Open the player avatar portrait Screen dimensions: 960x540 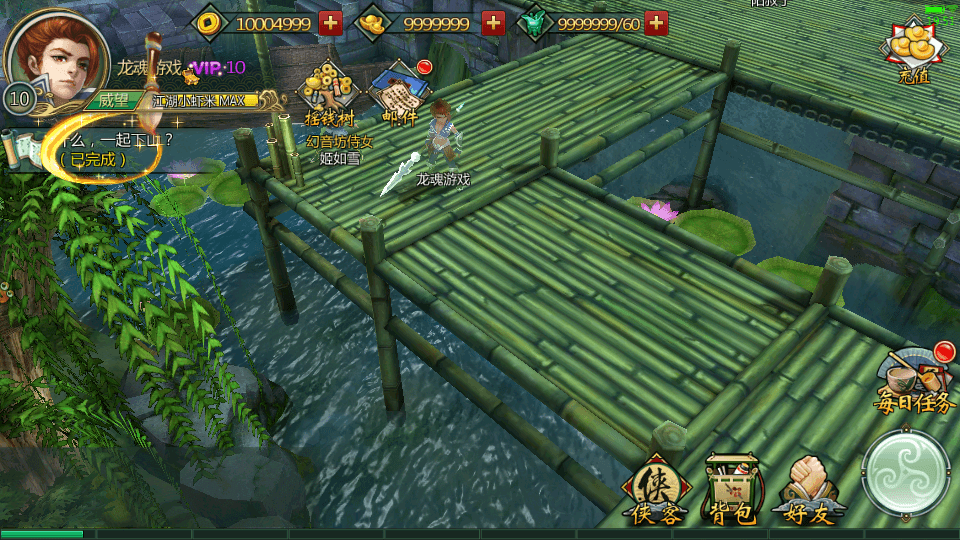point(57,55)
